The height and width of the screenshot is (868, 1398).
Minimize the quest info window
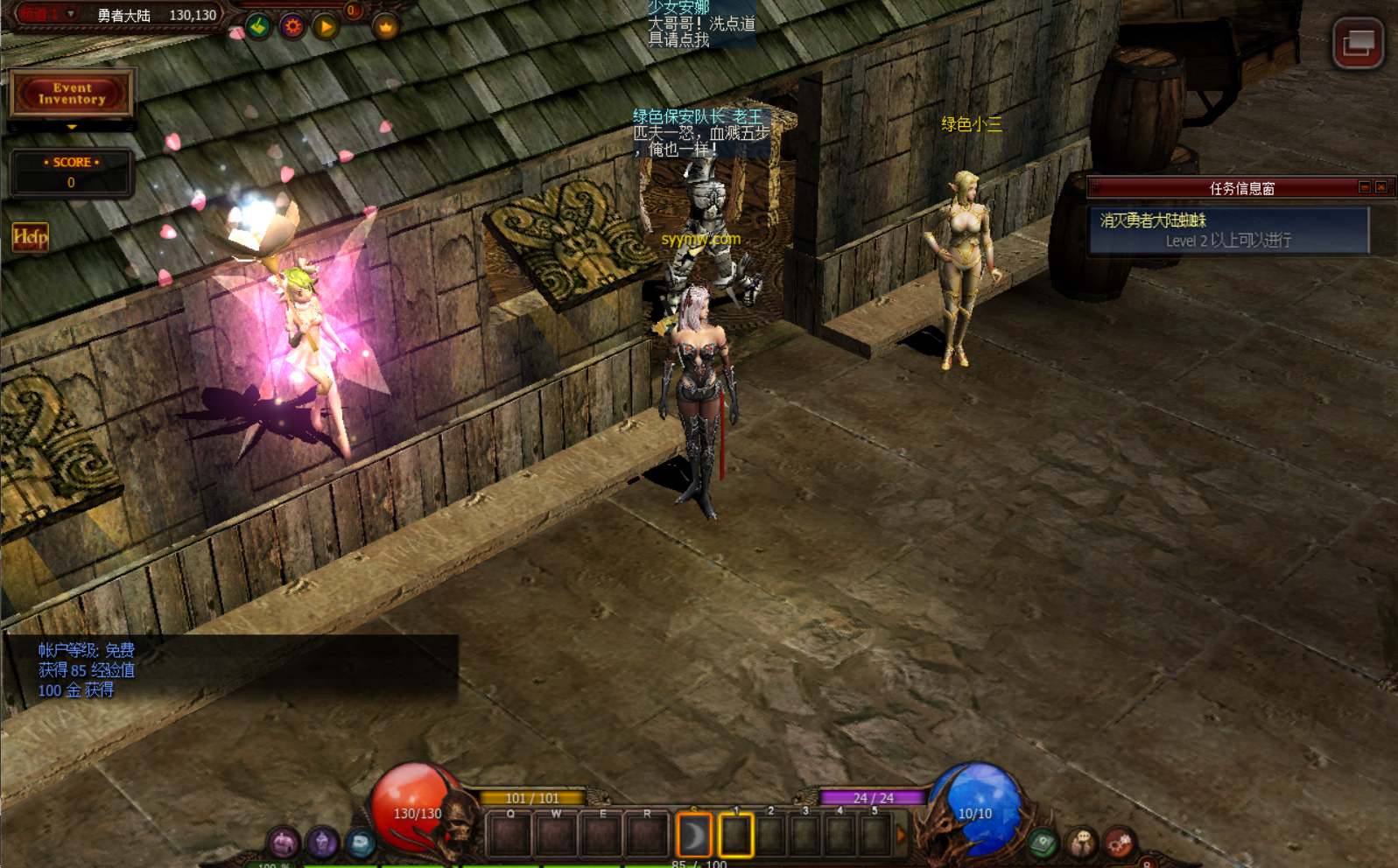[1364, 187]
